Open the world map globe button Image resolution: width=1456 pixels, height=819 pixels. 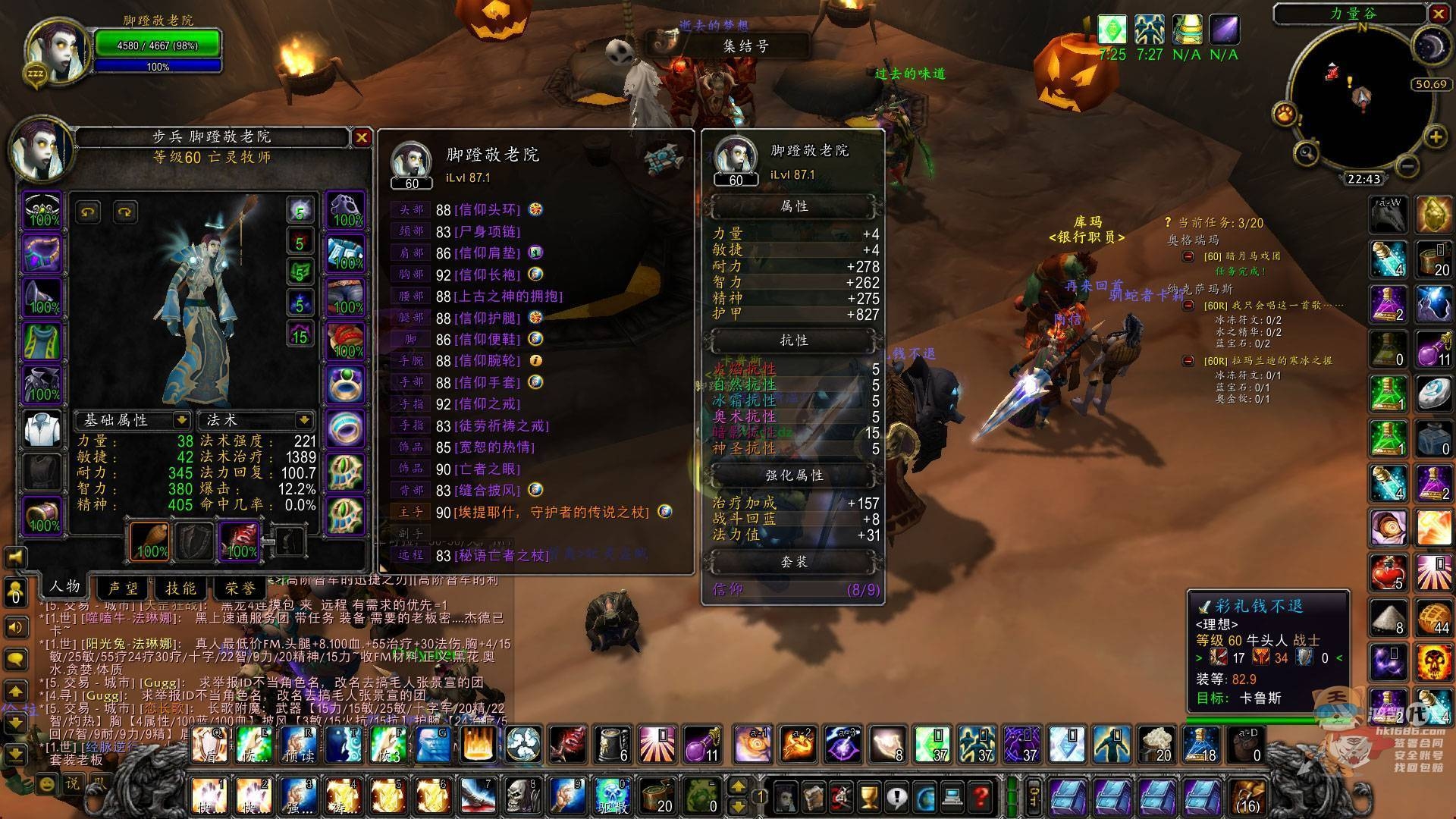tap(925, 797)
